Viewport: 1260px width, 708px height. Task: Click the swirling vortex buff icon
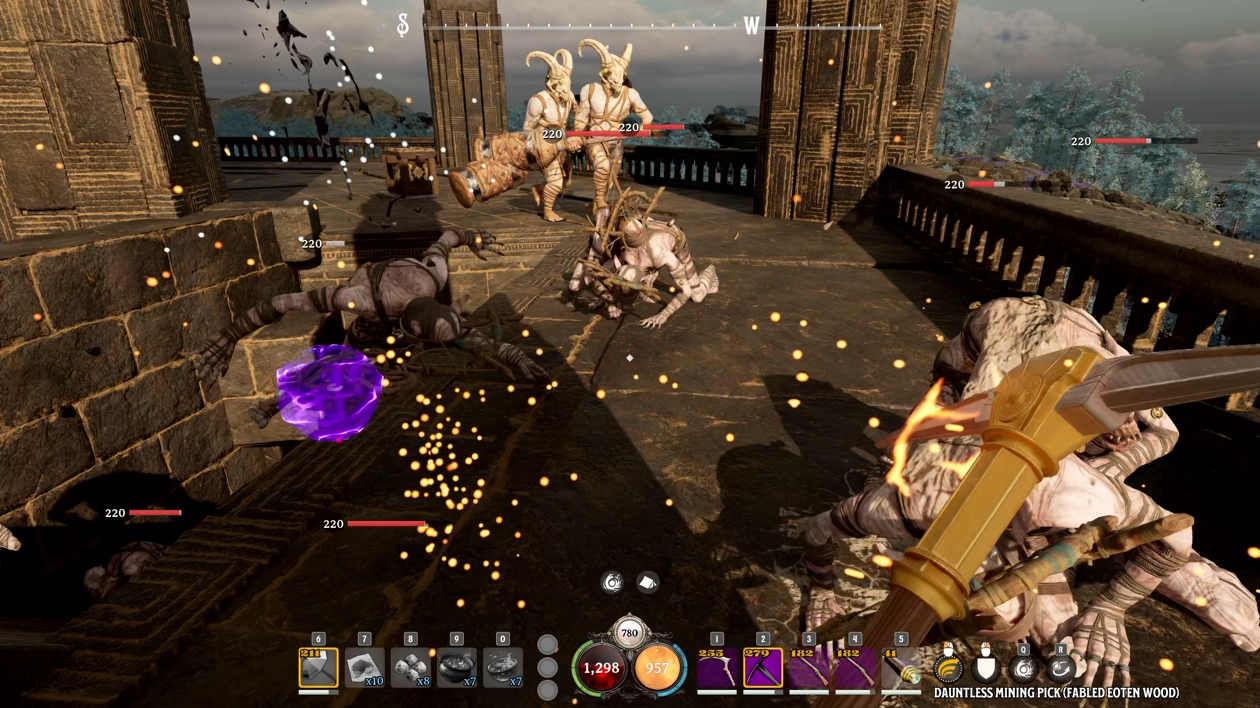[x=612, y=582]
